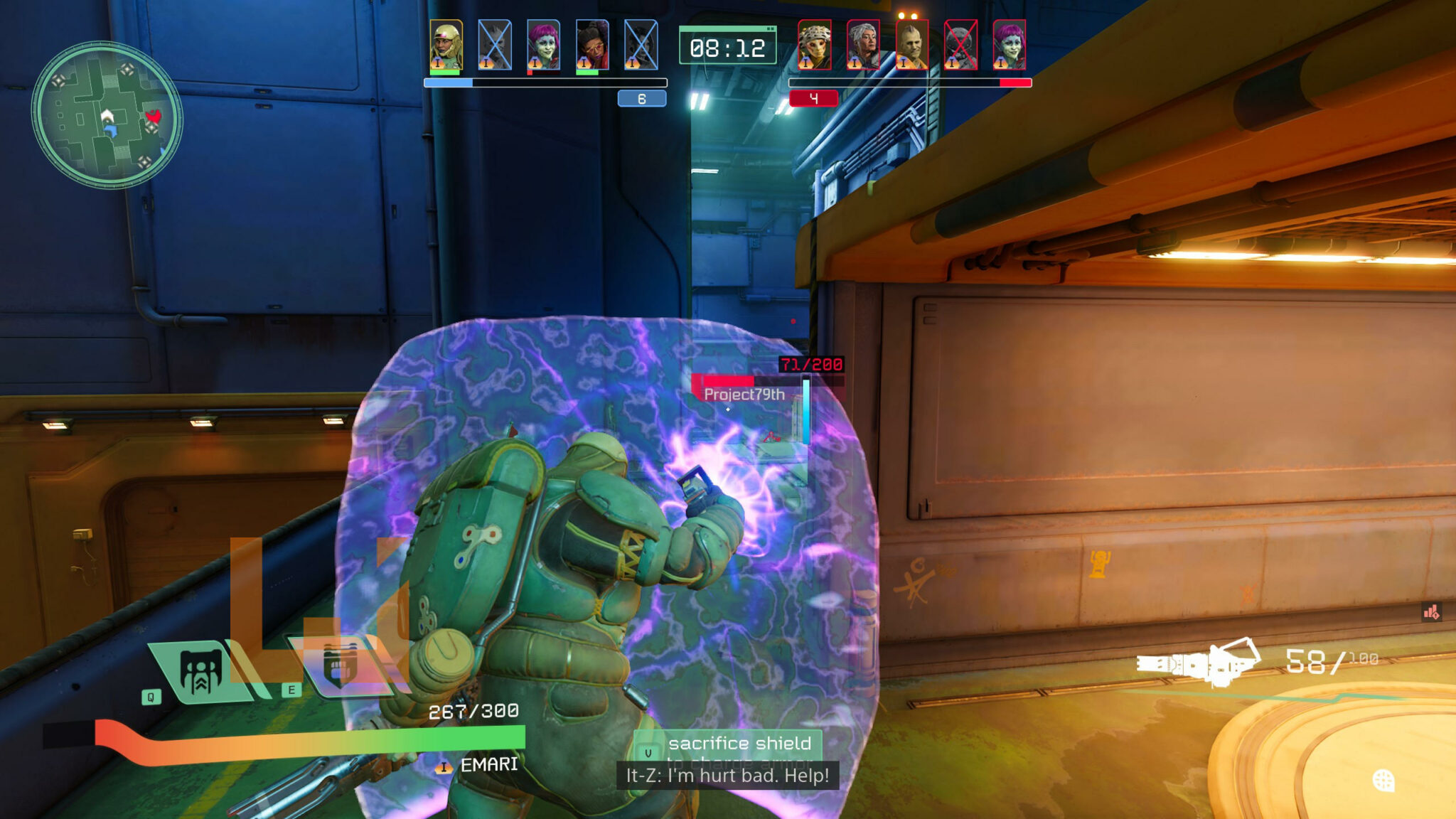1456x819 pixels.
Task: Click the eliminated red team portrait
Action: click(960, 44)
